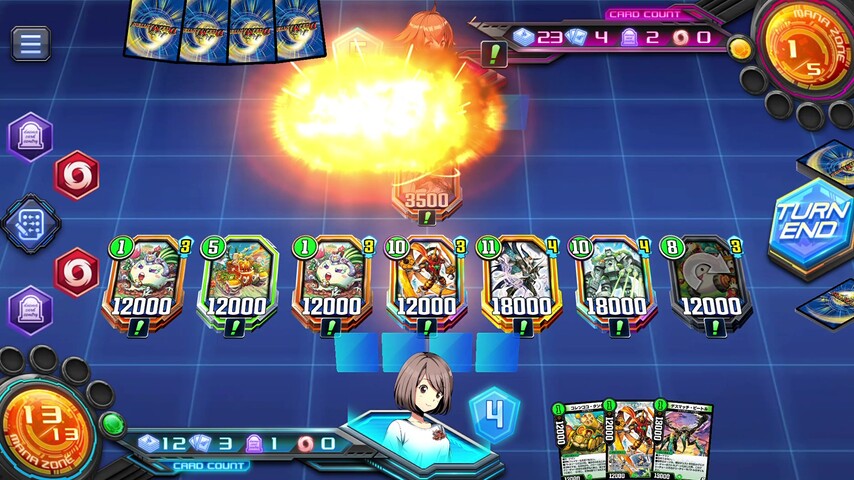Open the battle log notes icon
This screenshot has height=480, width=854.
pos(31,222)
